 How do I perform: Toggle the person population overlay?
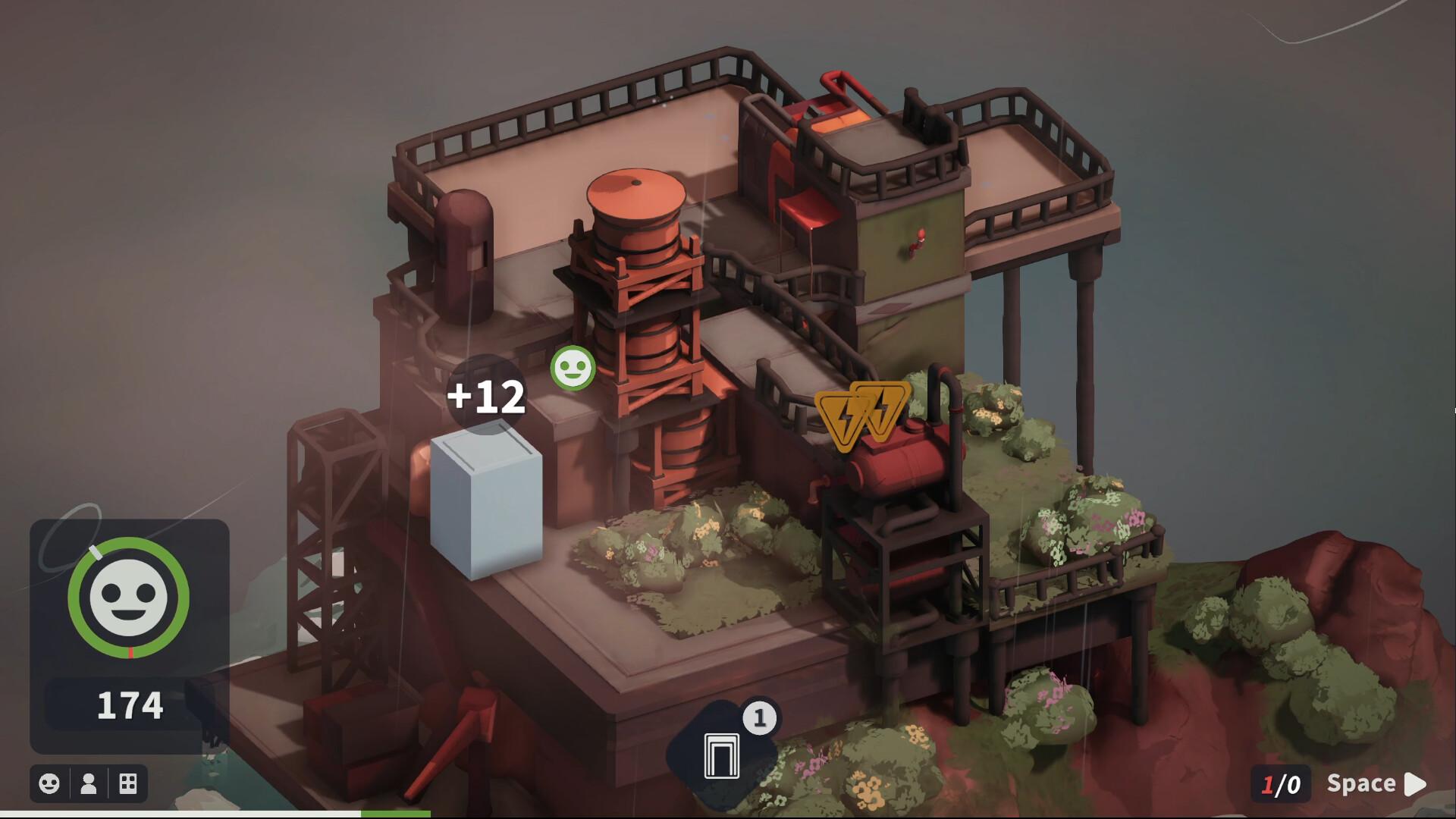87,784
